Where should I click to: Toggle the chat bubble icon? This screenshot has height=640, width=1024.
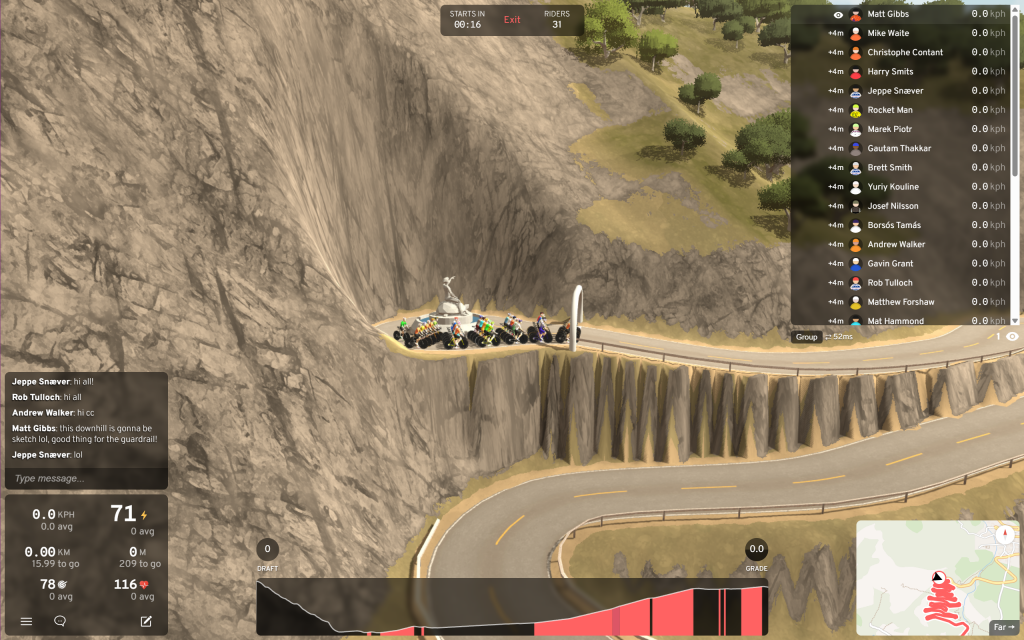click(60, 621)
